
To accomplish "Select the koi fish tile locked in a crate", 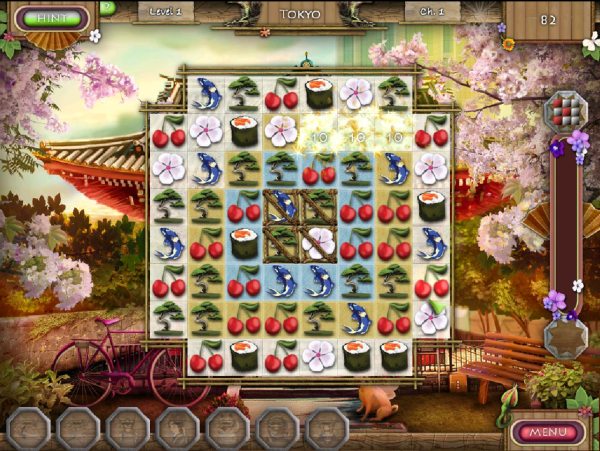I will [x=281, y=206].
